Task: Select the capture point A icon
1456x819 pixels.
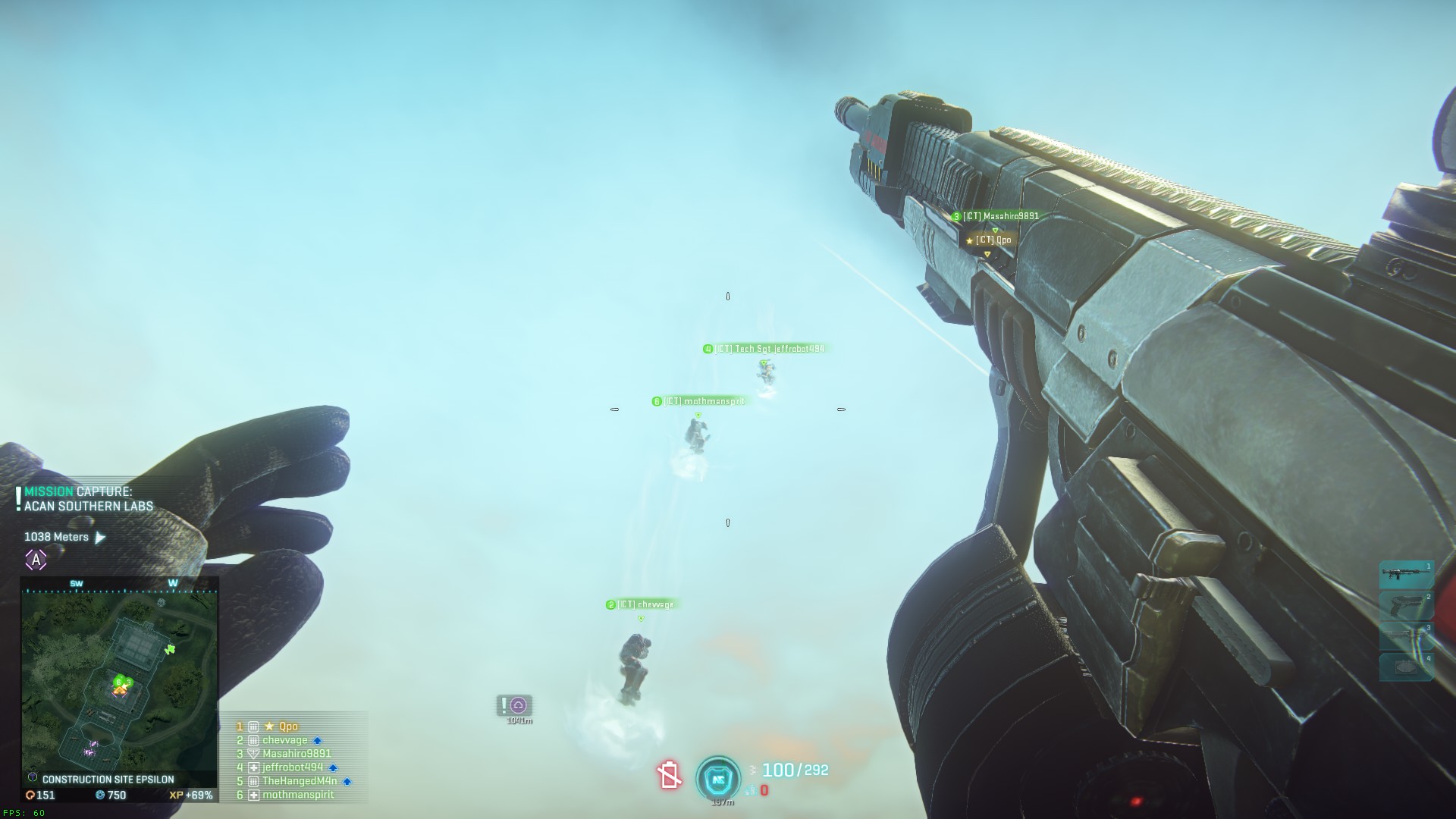Action: 36,560
